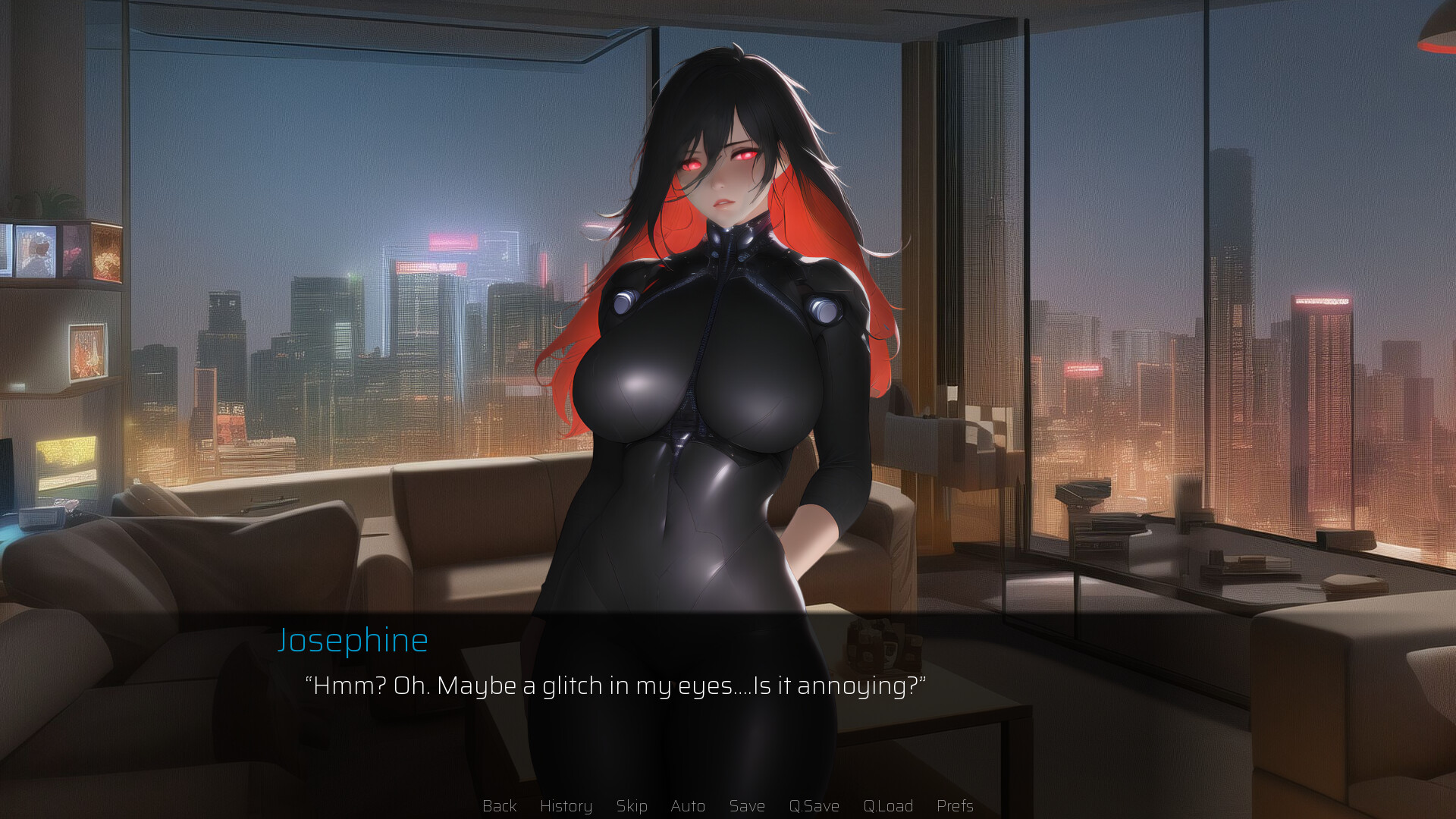Open the Prefs settings screen

pos(955,806)
